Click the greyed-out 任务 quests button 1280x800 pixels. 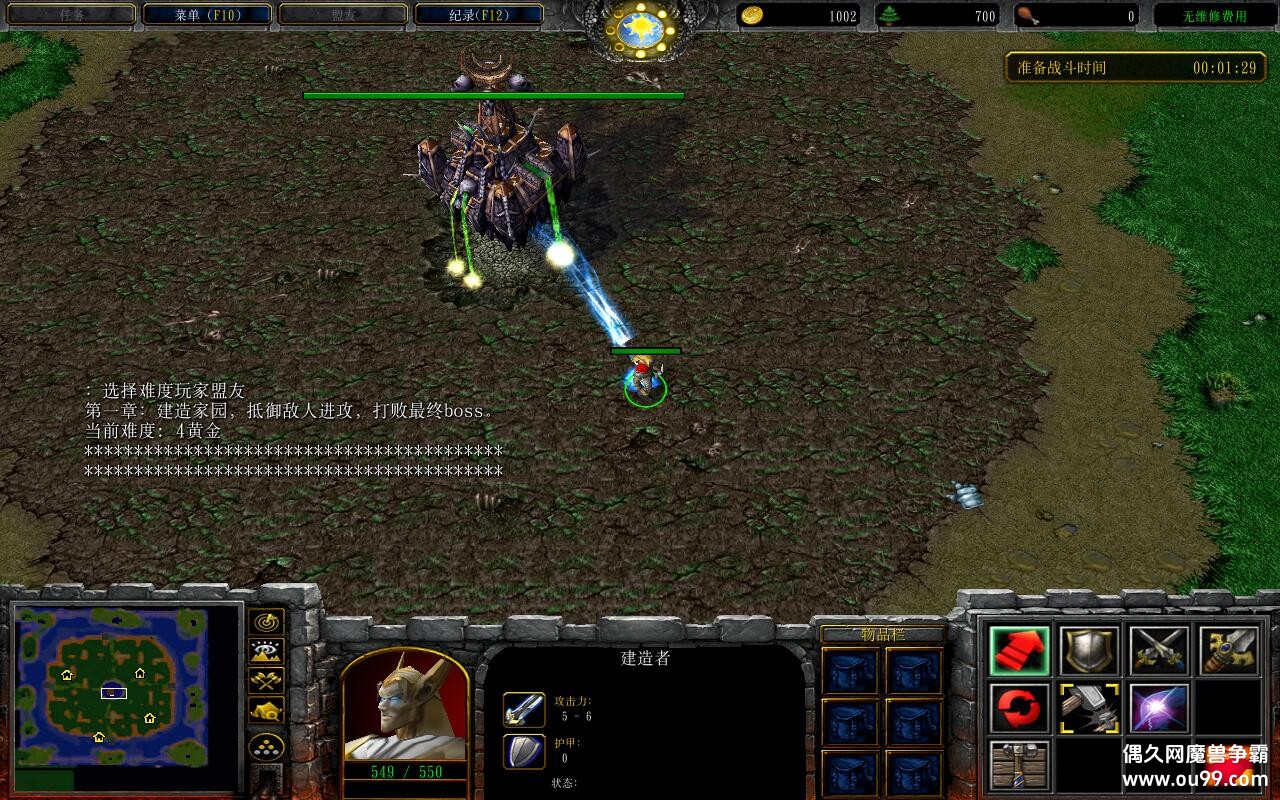[x=70, y=15]
